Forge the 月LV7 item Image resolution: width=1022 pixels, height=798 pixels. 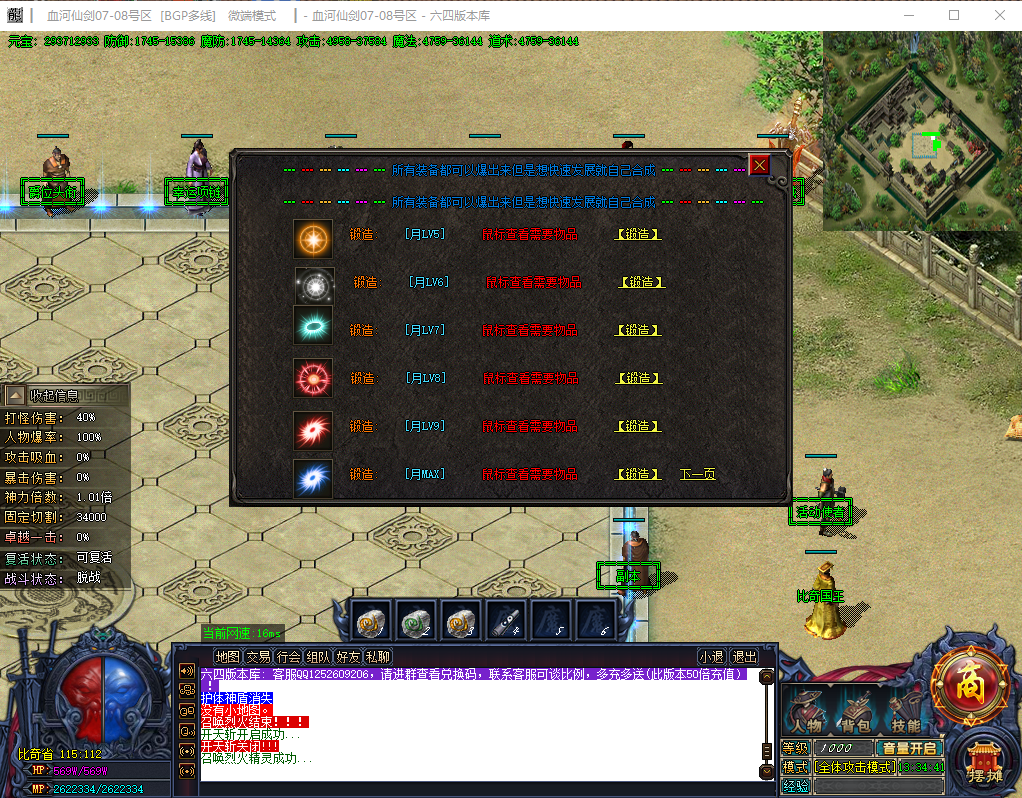[637, 331]
